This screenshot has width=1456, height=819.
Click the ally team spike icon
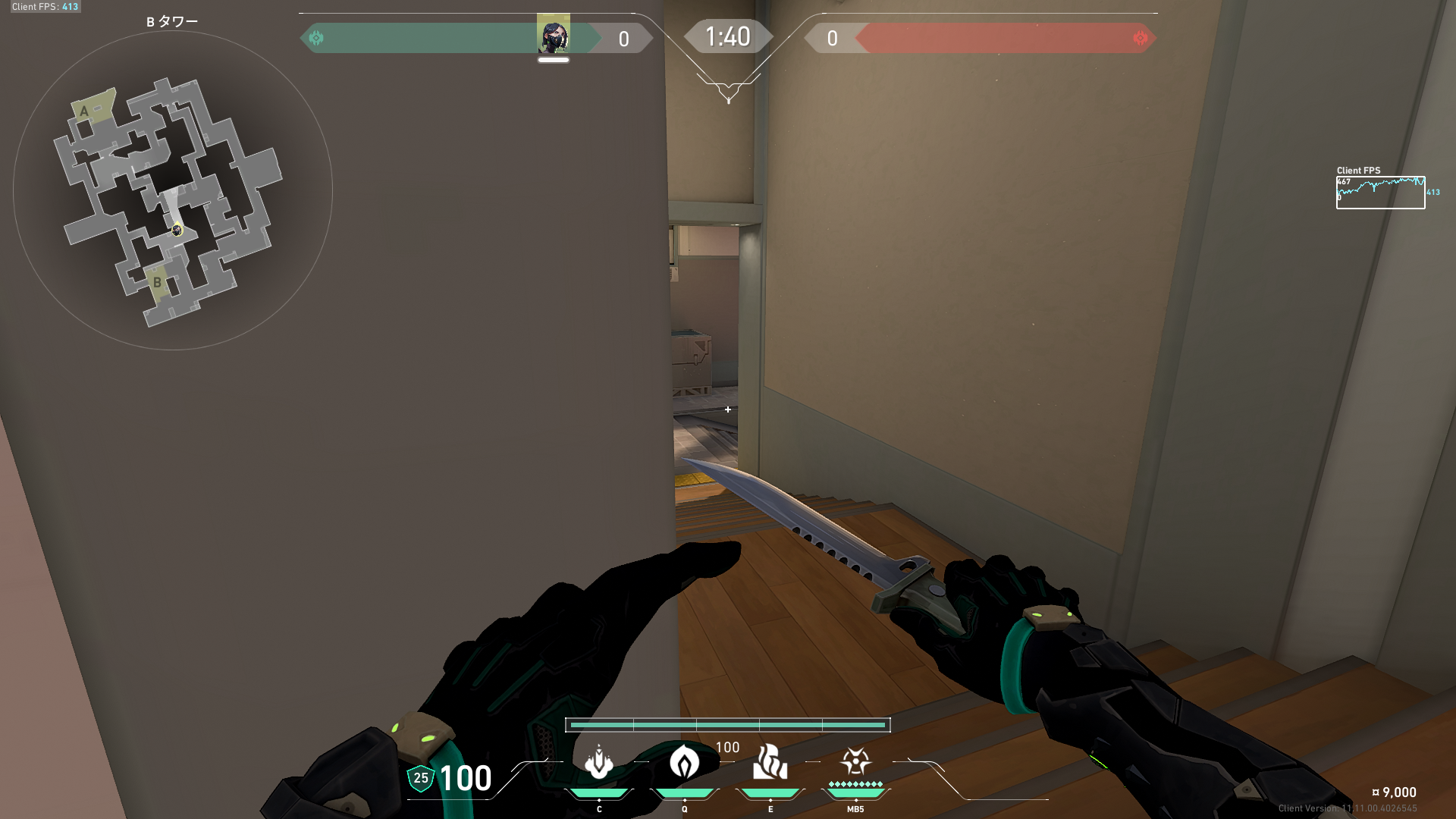(x=316, y=36)
